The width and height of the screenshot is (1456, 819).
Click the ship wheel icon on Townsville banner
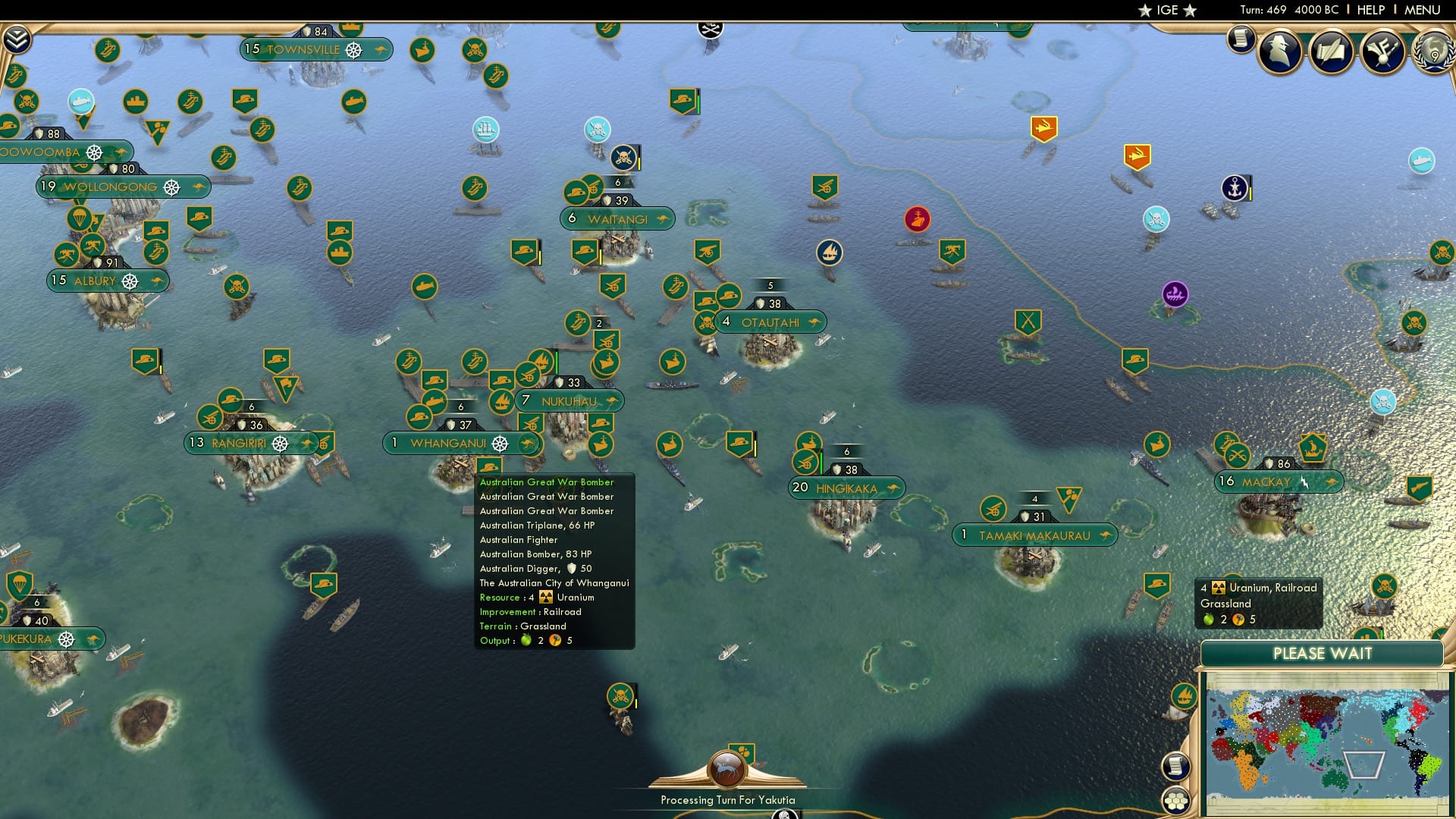point(352,50)
